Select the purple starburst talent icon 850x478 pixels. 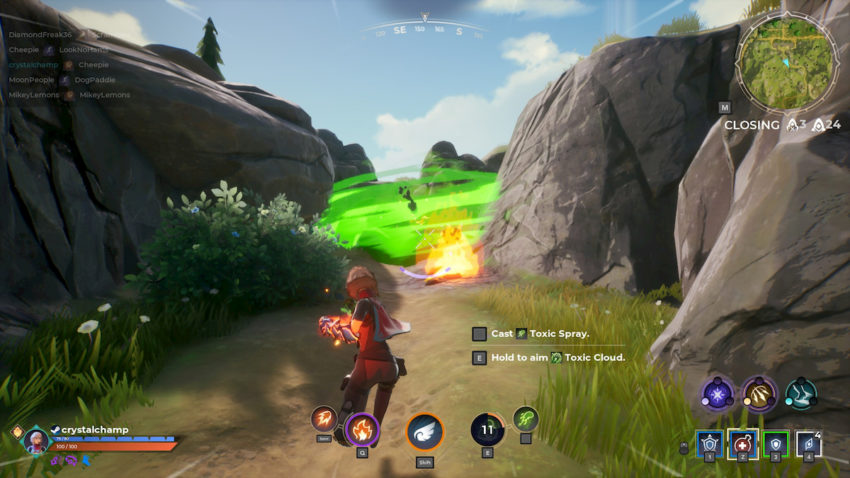[717, 393]
